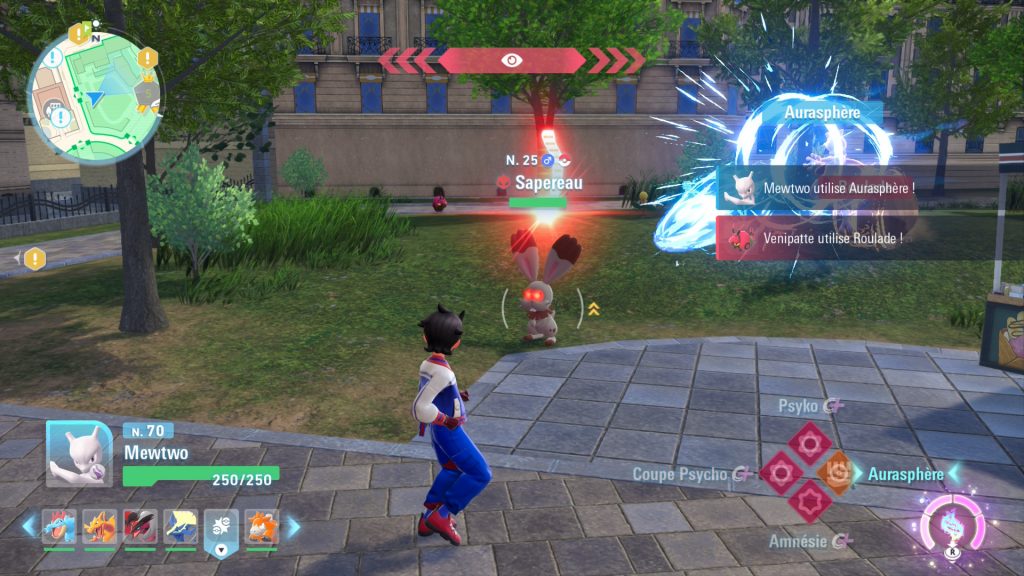Click the party bar's left arrow

coord(29,526)
